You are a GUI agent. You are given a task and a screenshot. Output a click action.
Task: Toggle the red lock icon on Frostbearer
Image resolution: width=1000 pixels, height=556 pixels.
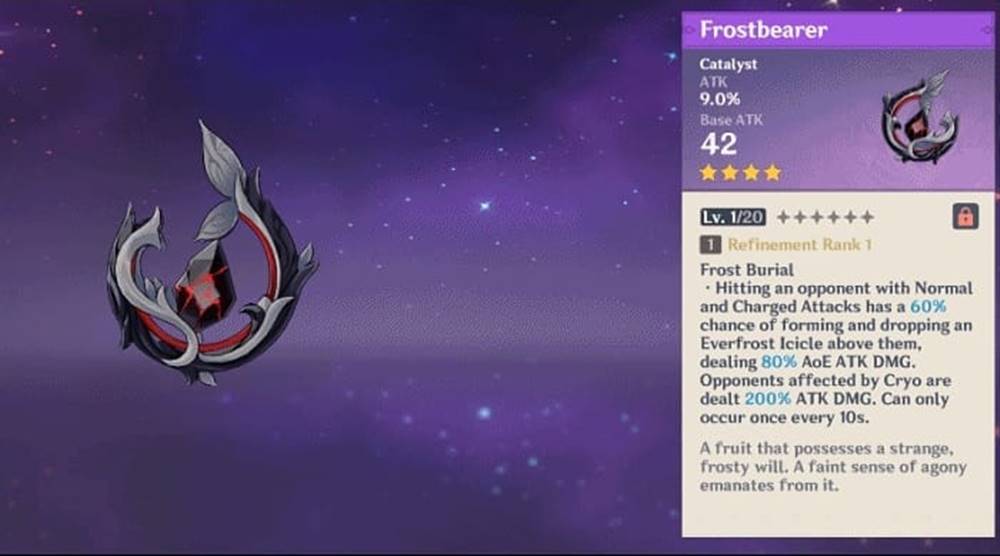pos(965,216)
